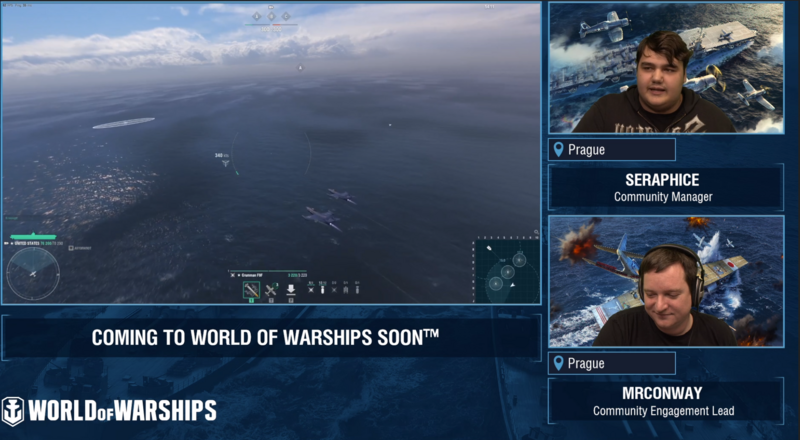Click the World of Warships logo
Image resolution: width=800 pixels, height=440 pixels.
point(108,410)
